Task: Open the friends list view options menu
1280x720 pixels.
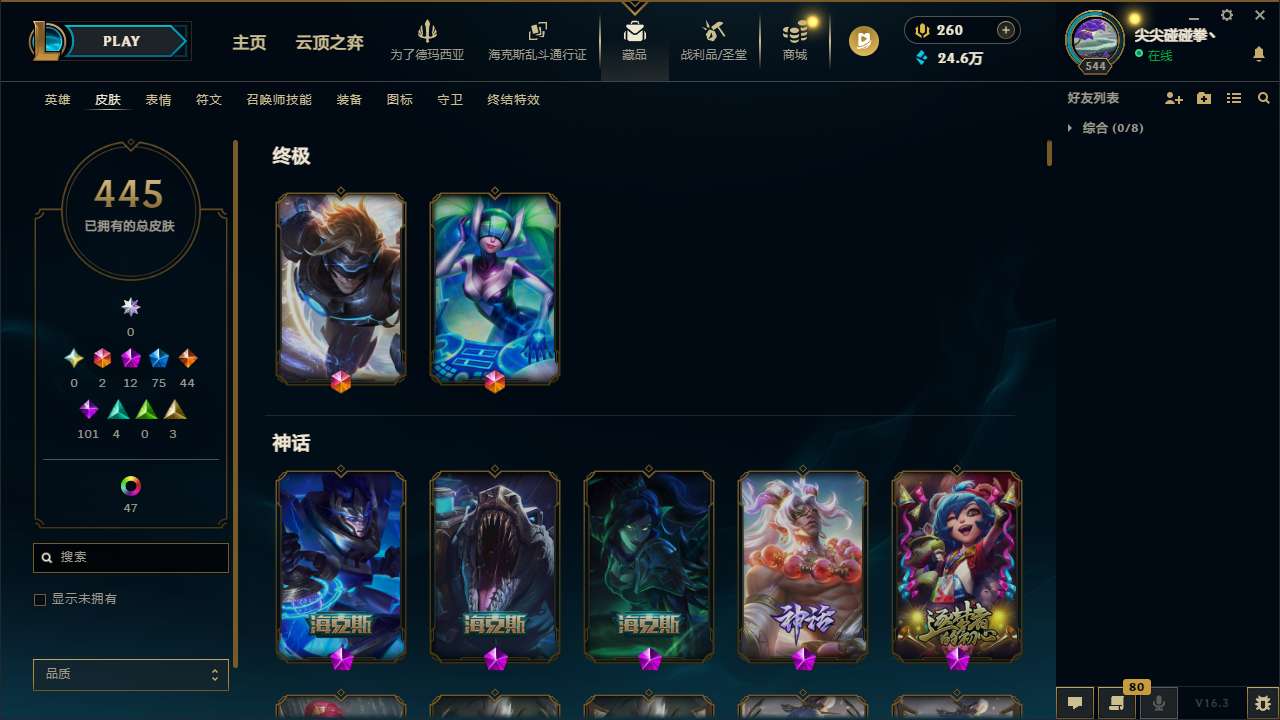Action: coord(1234,98)
